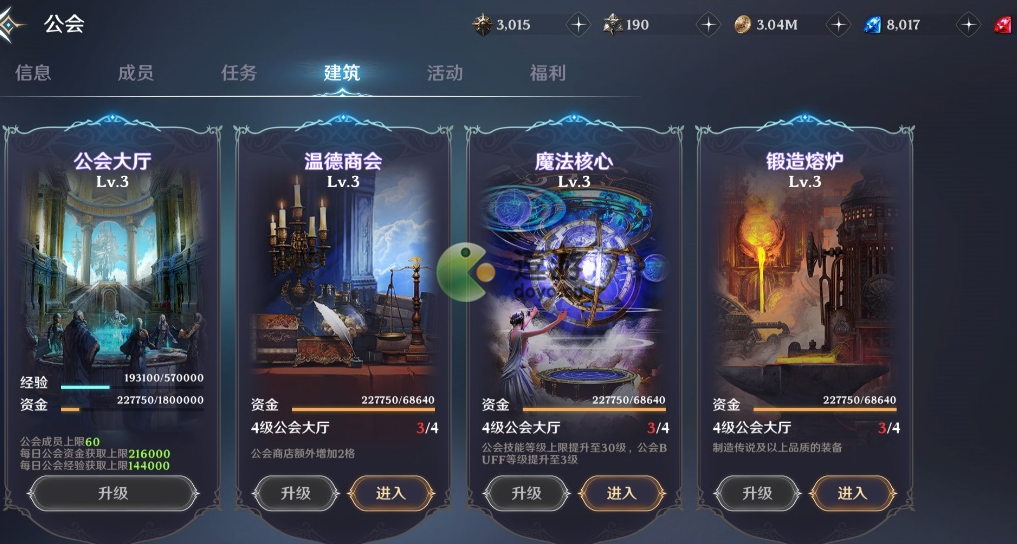Viewport: 1017px width, 544px height.
Task: Enter the 锻造熔炉 forge
Action: pos(853,493)
